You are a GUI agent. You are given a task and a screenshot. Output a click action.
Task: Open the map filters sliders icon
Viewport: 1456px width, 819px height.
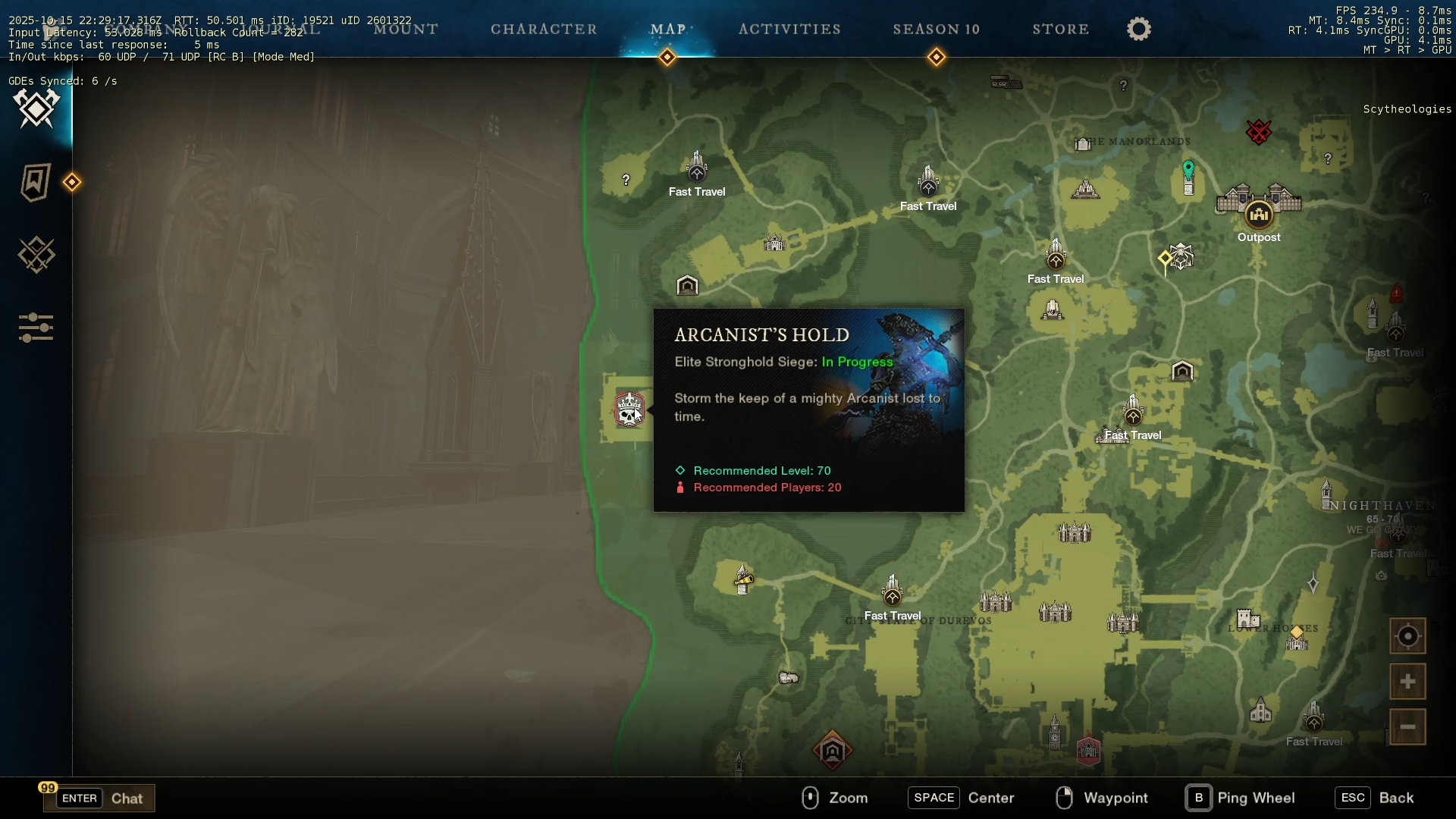(x=36, y=328)
